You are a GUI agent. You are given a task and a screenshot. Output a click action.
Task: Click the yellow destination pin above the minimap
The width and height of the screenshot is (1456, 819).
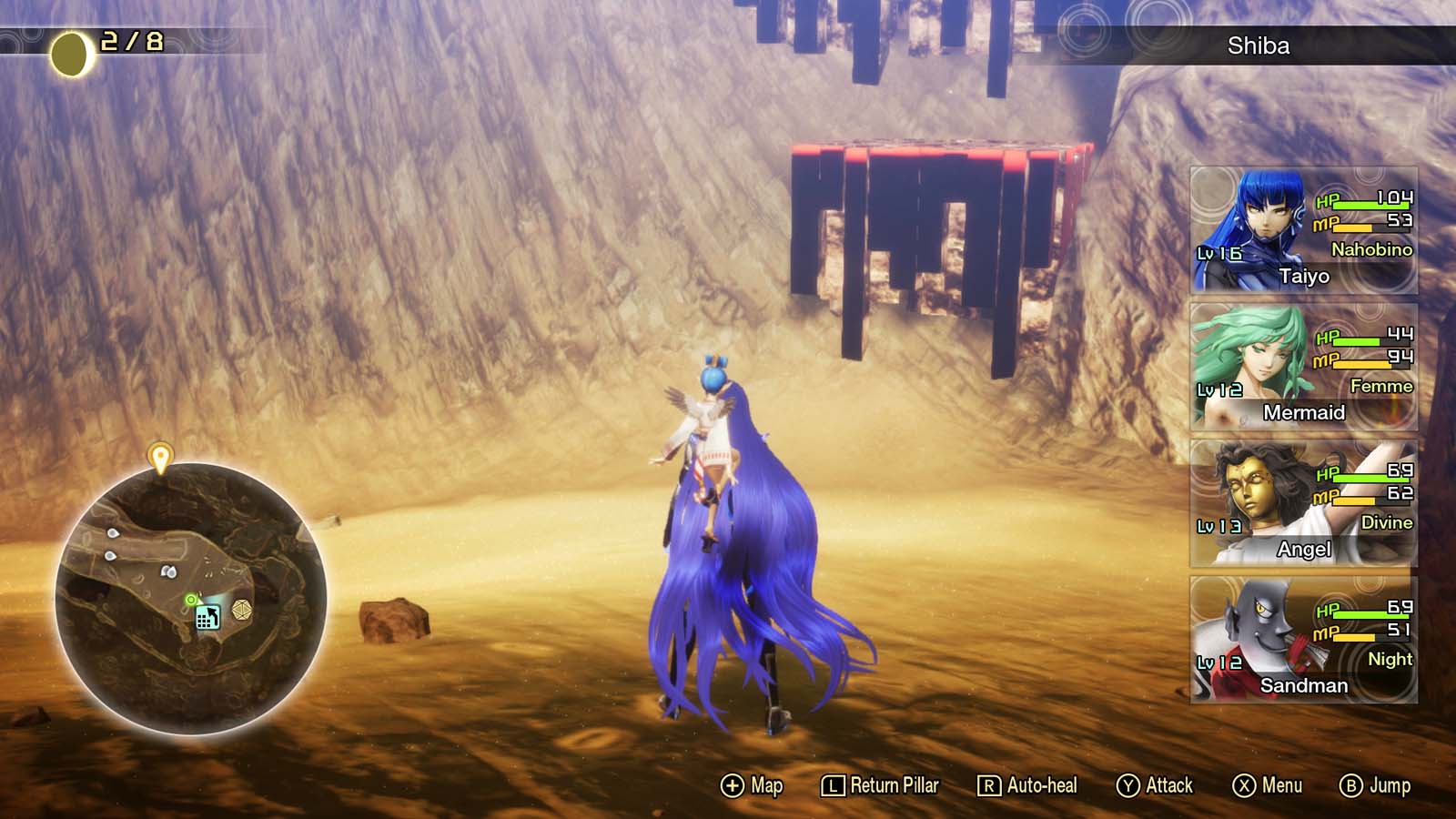[x=162, y=452]
